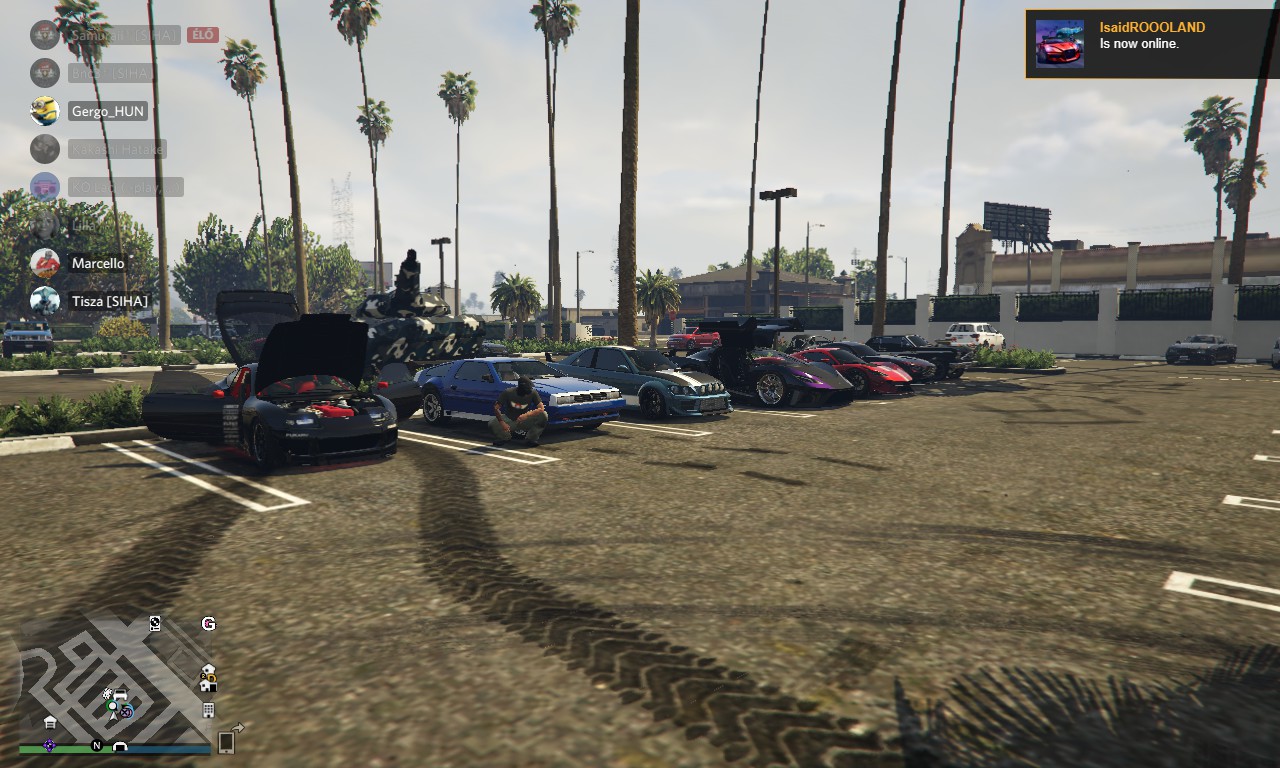Click the white helmet icon on the status bar
1280x768 pixels.
[120, 747]
